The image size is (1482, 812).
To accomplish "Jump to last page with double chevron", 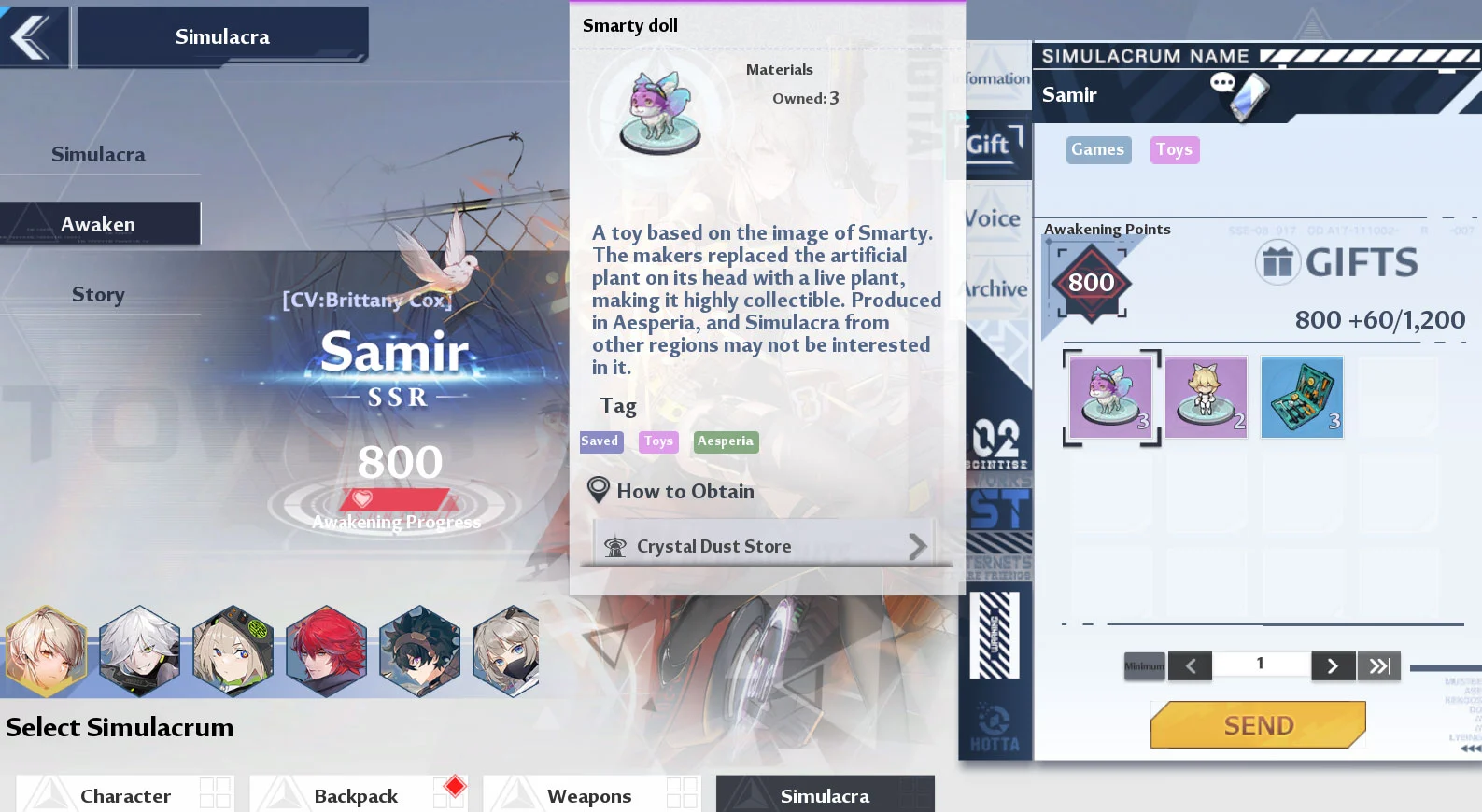I will click(1379, 665).
